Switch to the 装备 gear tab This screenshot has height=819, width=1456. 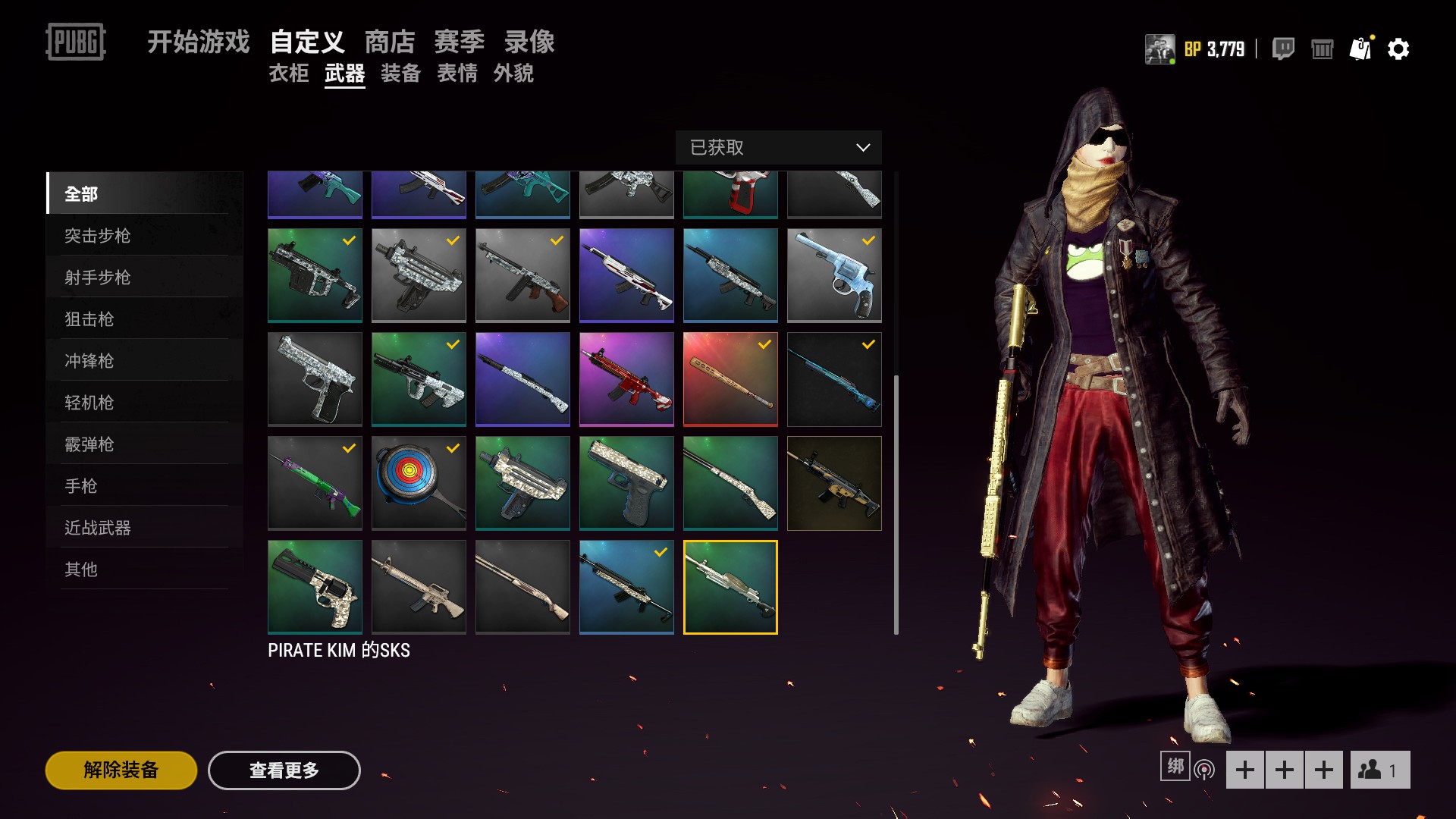(400, 74)
